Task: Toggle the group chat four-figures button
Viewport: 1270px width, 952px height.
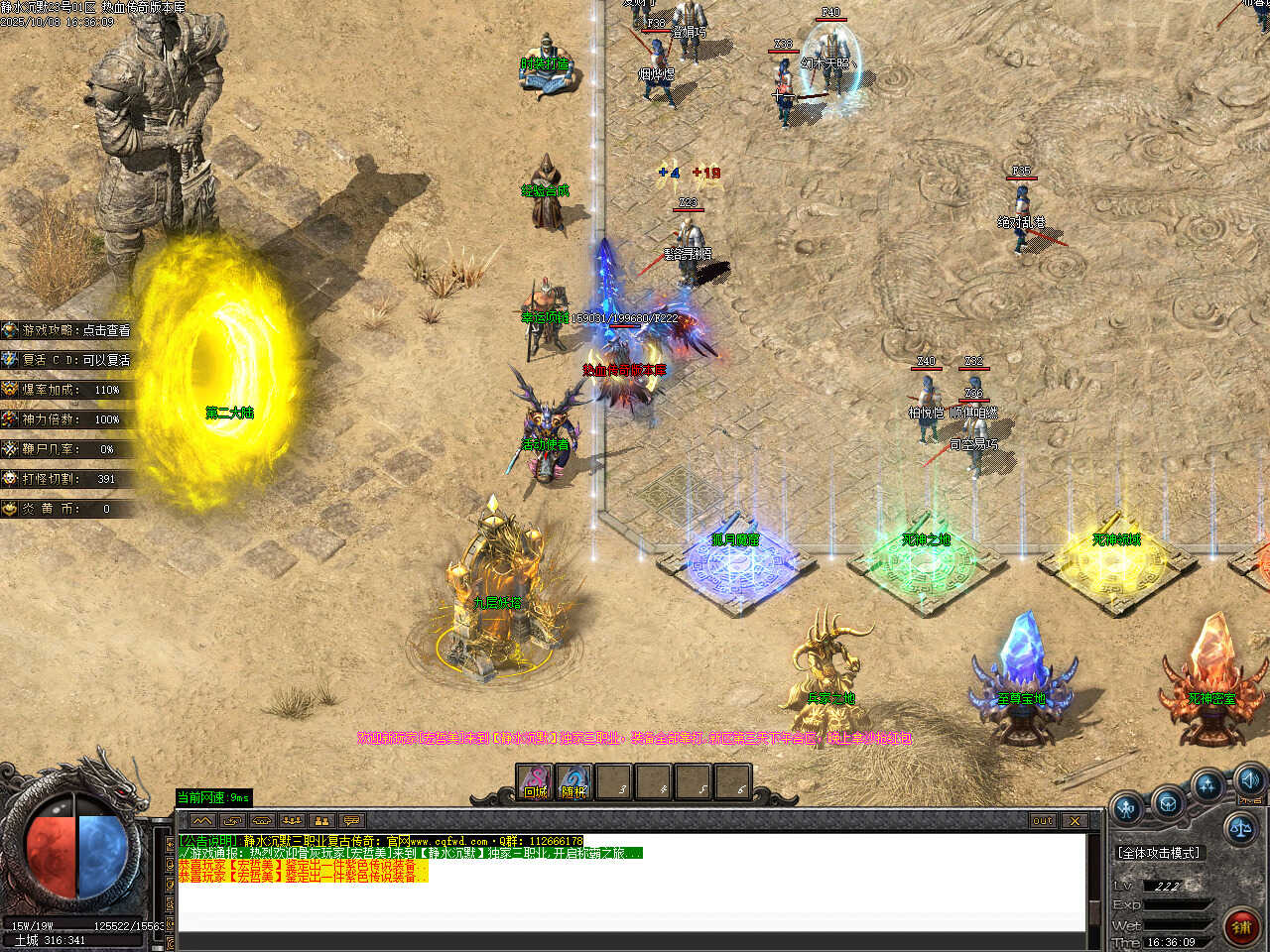Action: pos(292,821)
